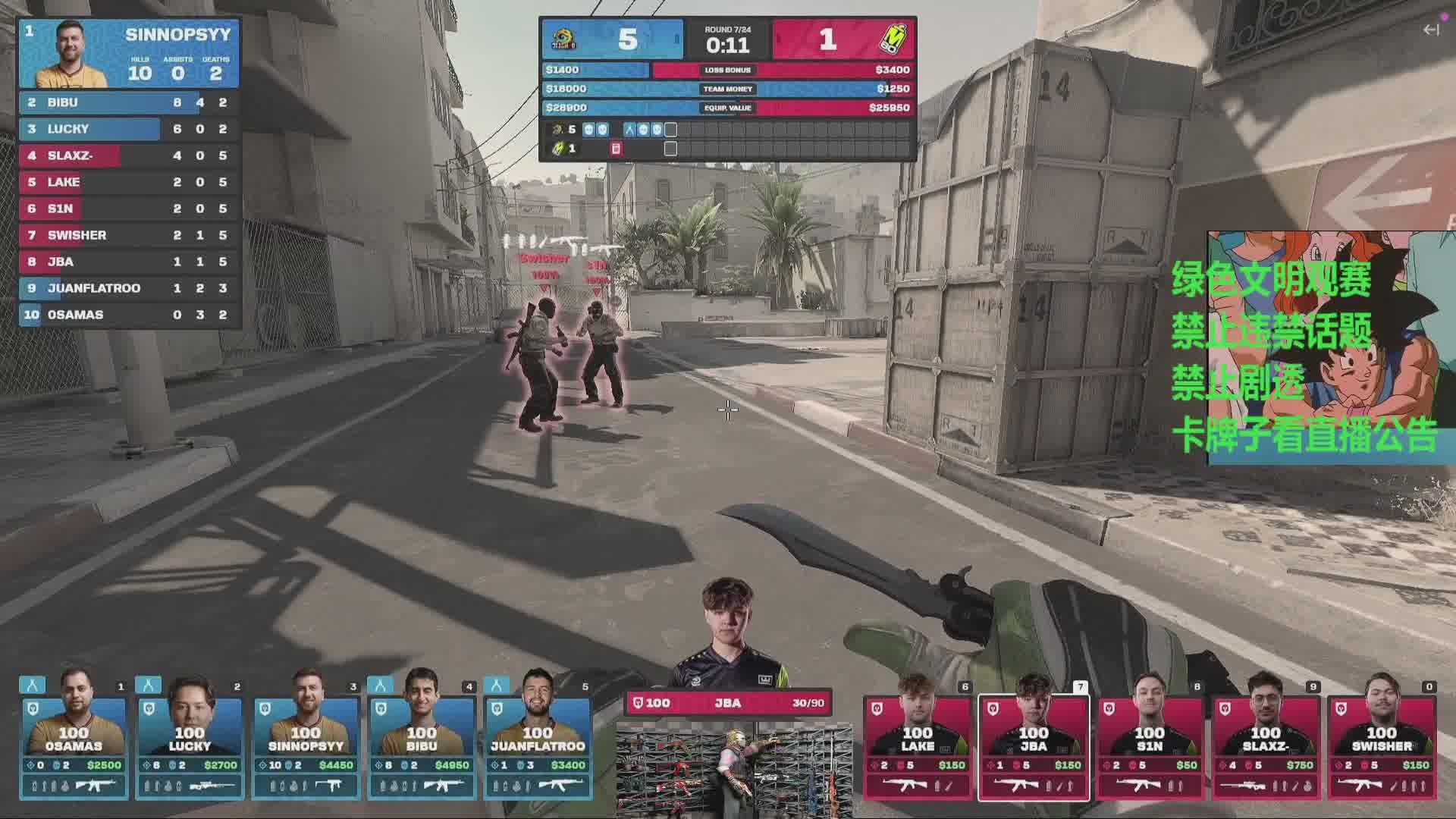Click the blue team logo on the scoreboard

564,39
